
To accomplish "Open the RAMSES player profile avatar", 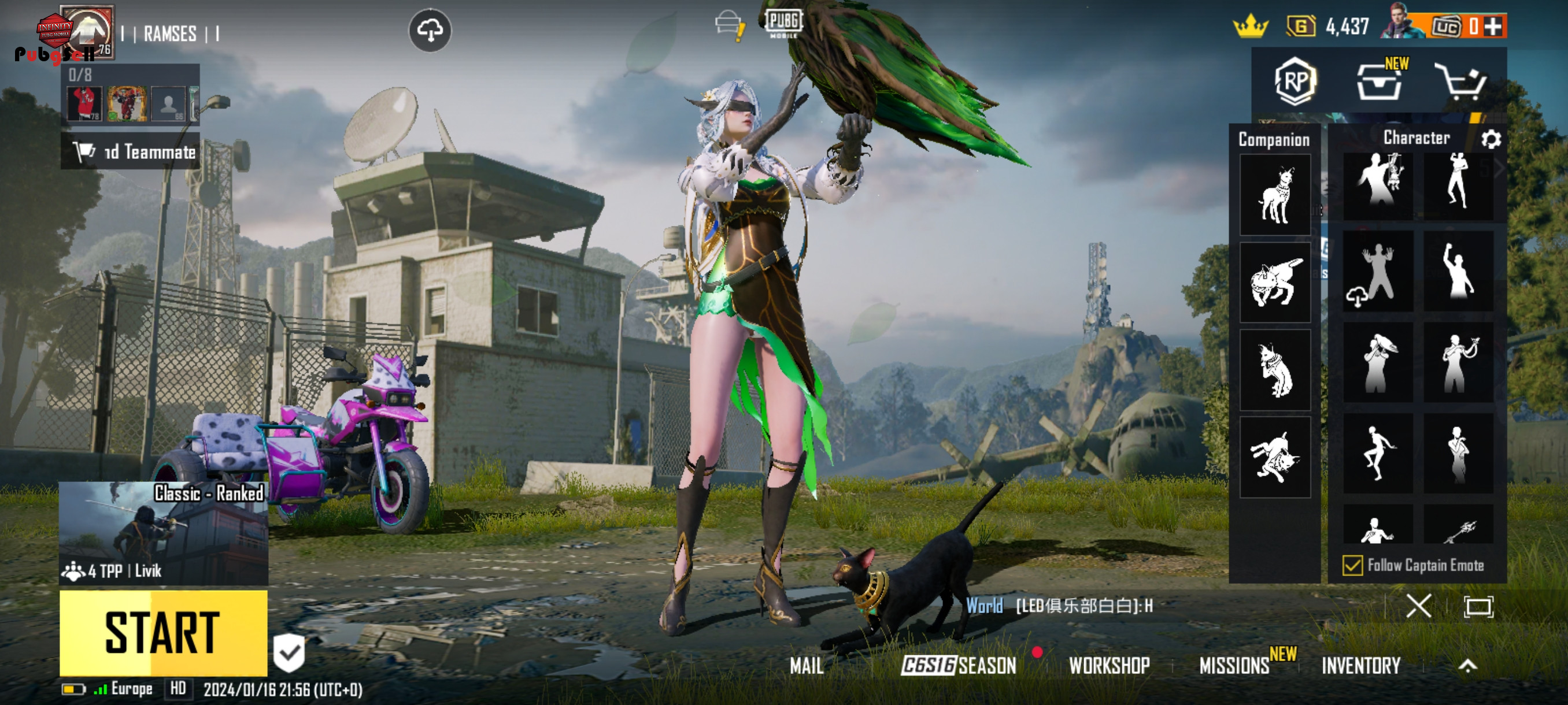I will 88,32.
